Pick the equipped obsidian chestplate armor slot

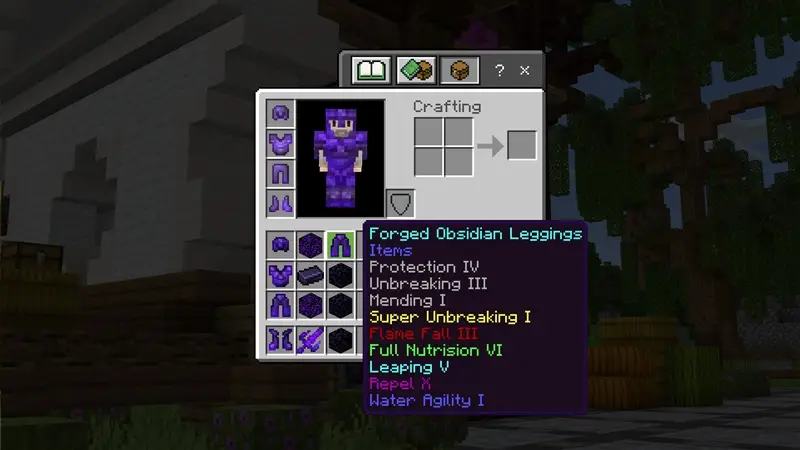click(x=280, y=144)
